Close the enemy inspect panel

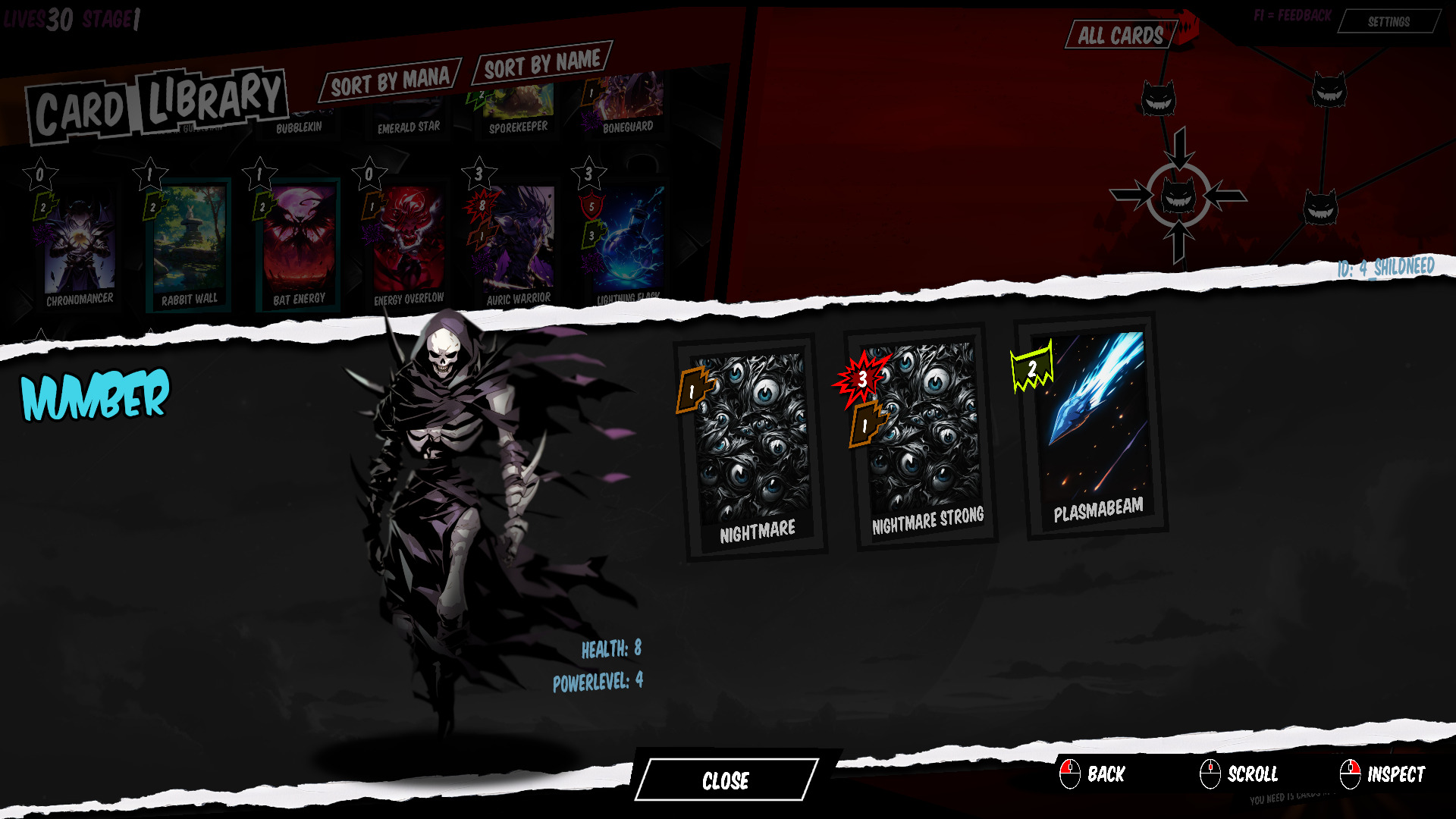(726, 780)
